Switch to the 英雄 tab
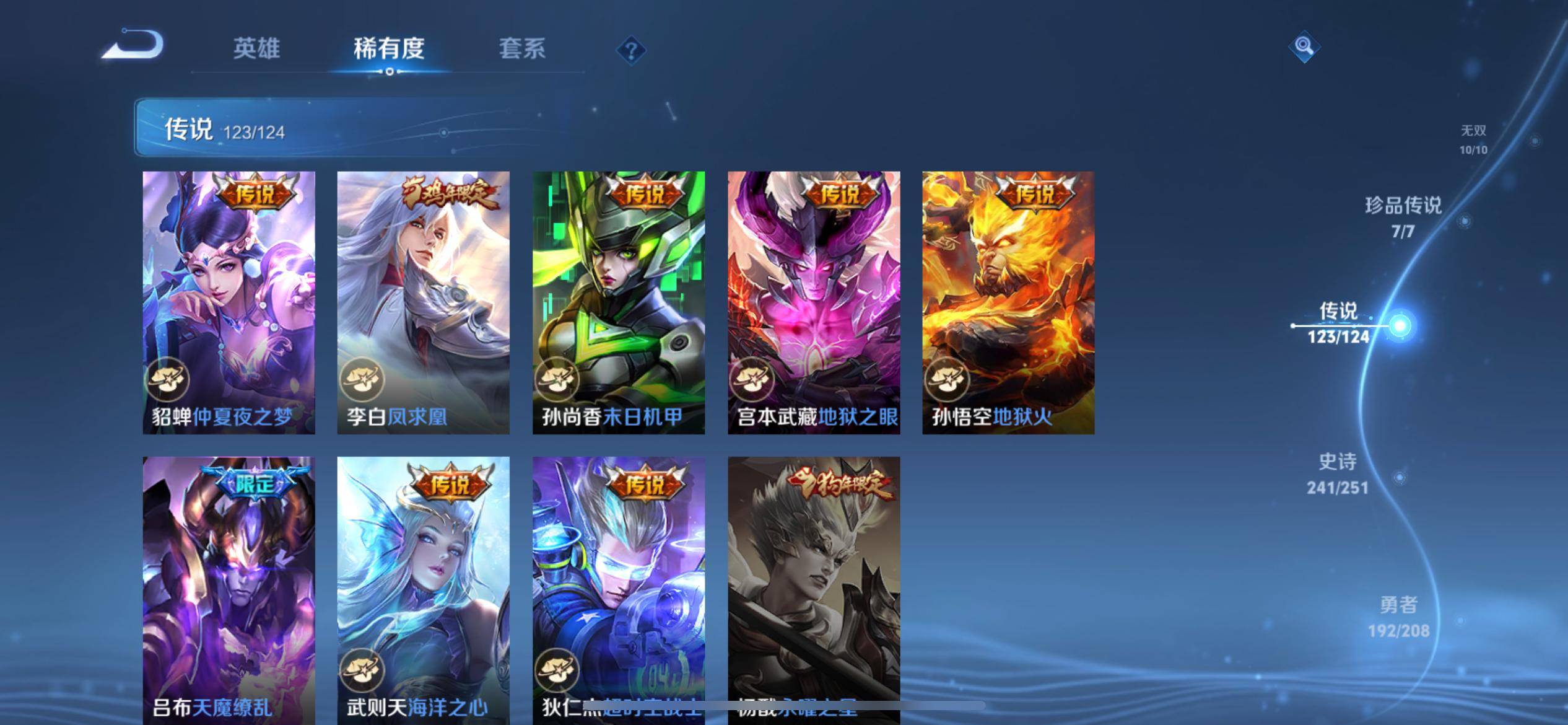 pos(256,48)
